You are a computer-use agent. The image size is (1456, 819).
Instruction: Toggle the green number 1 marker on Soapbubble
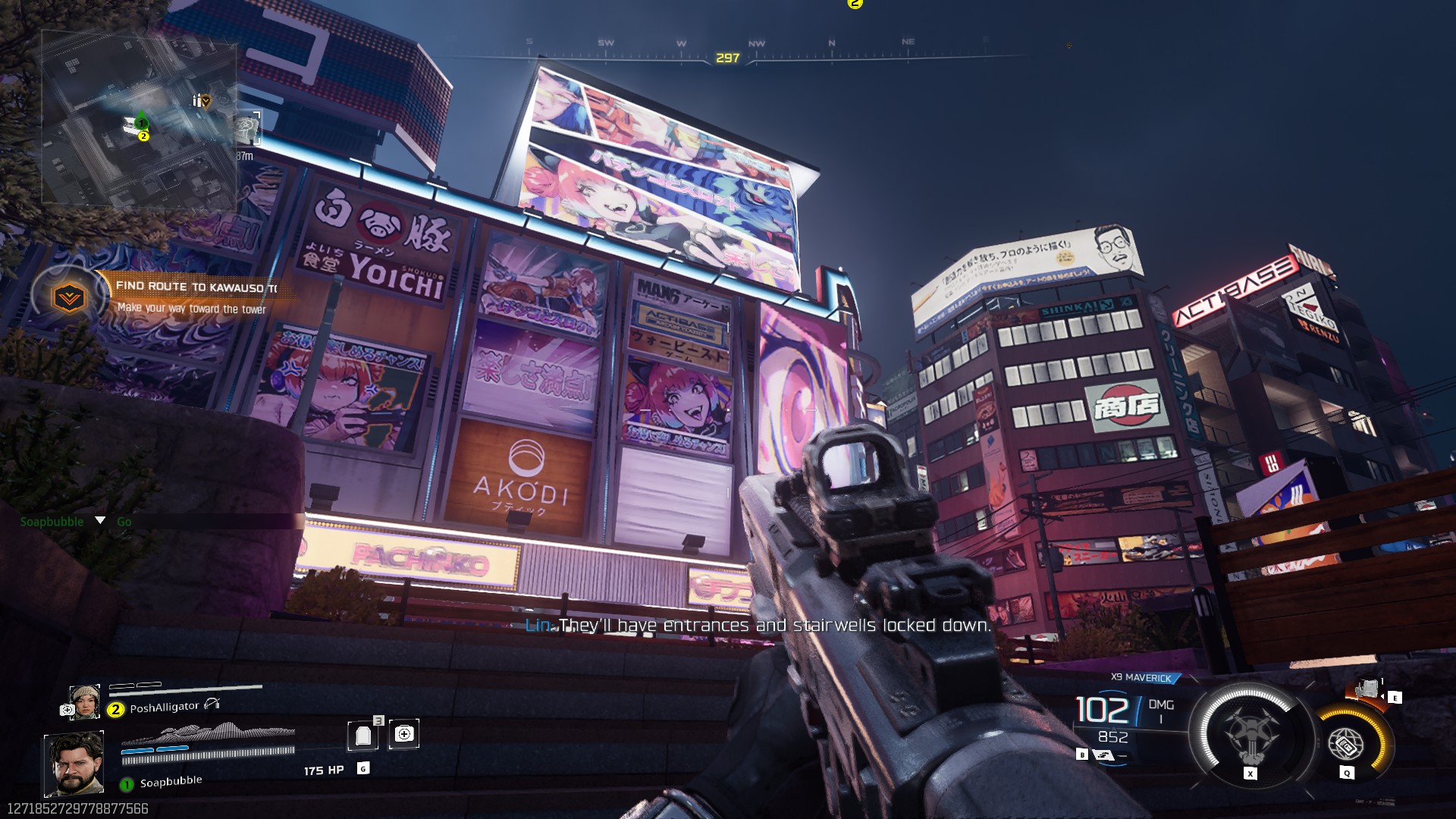pos(127,785)
